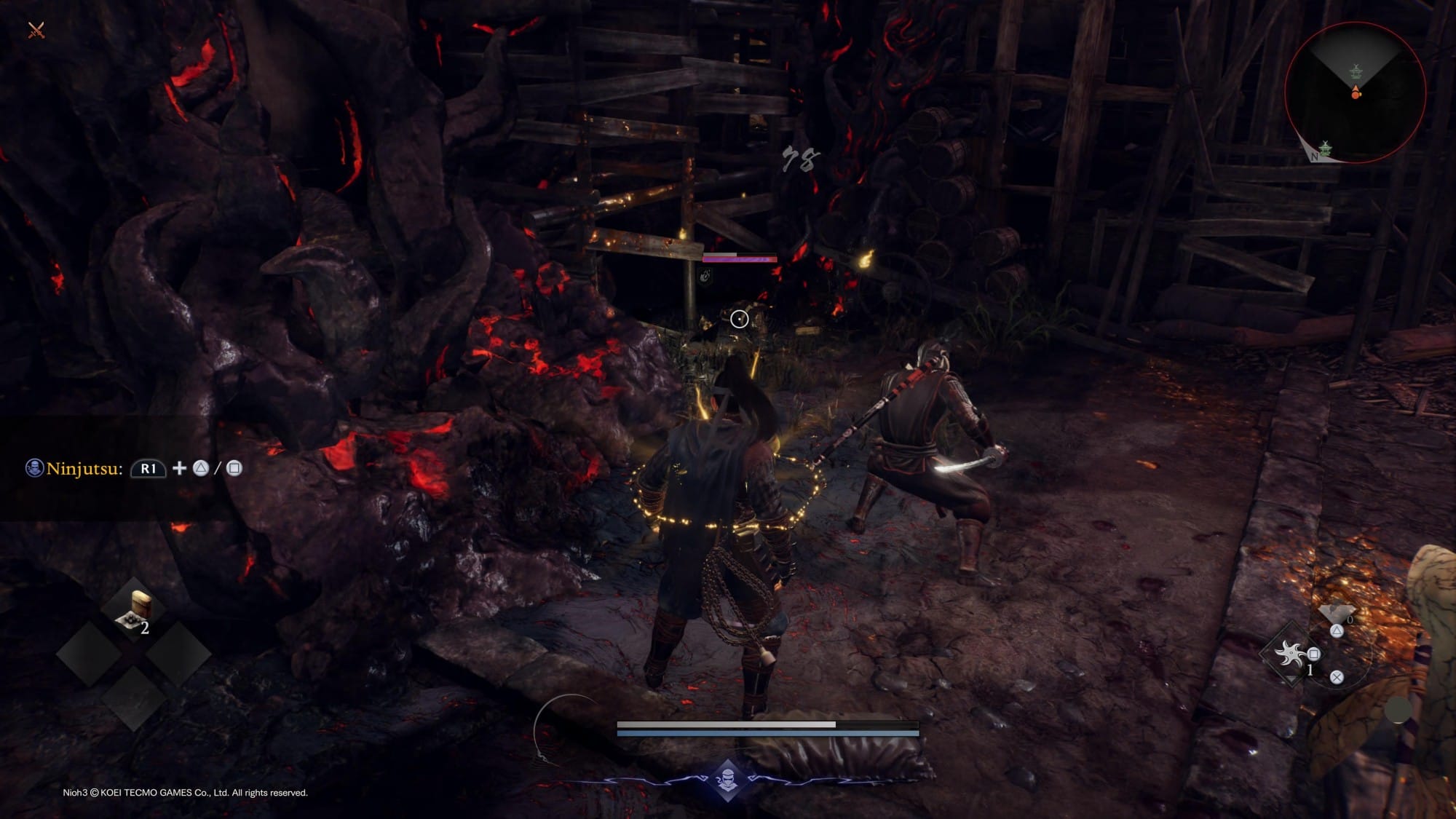Click the faded feather ninjutsu slot
The height and width of the screenshot is (819, 1456).
(x=1337, y=612)
